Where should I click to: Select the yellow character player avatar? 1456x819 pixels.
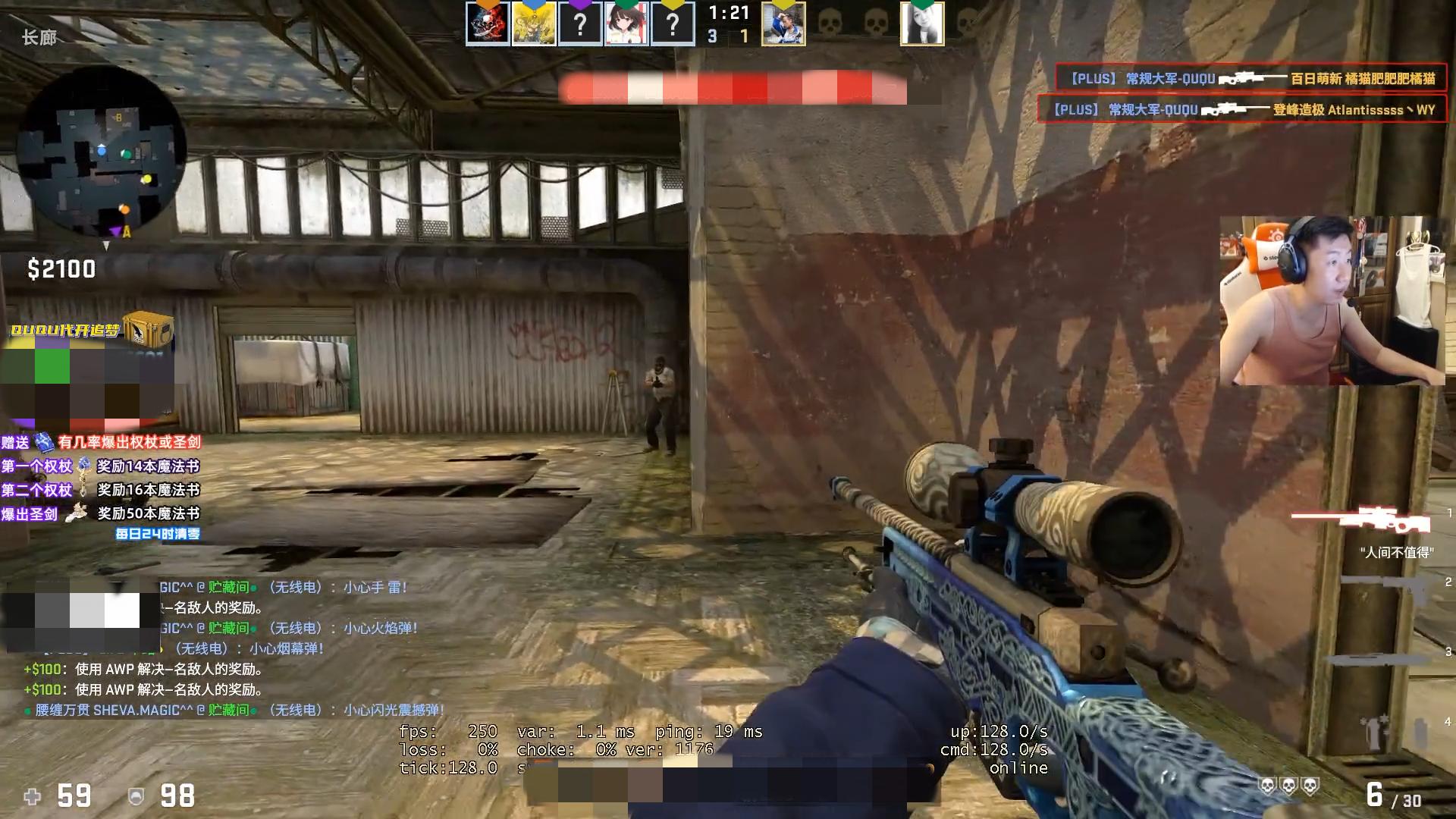[x=534, y=24]
